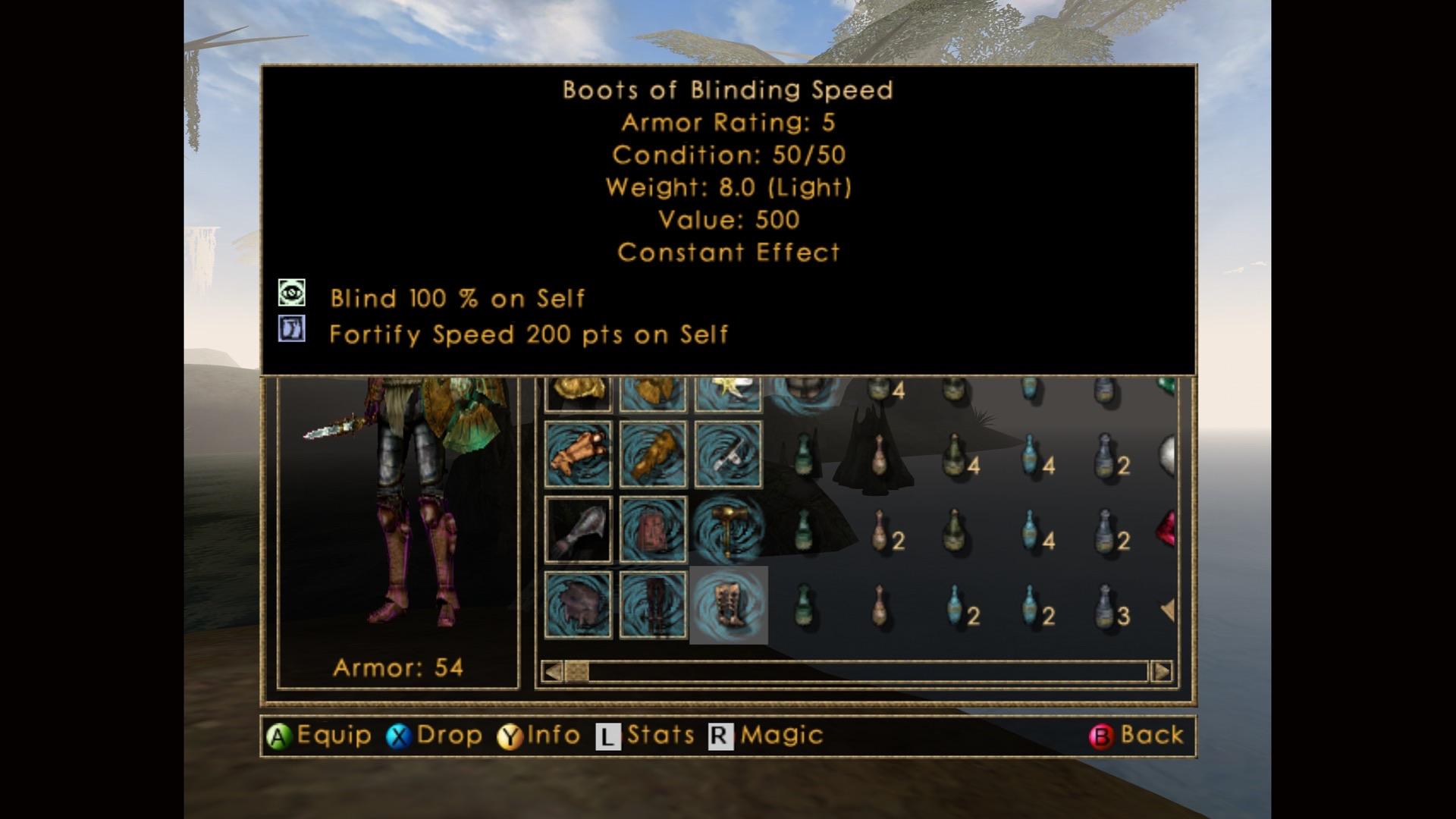Viewport: 1456px width, 819px height.
Task: Click the inventory scrollbar thumb
Action: pos(576,671)
